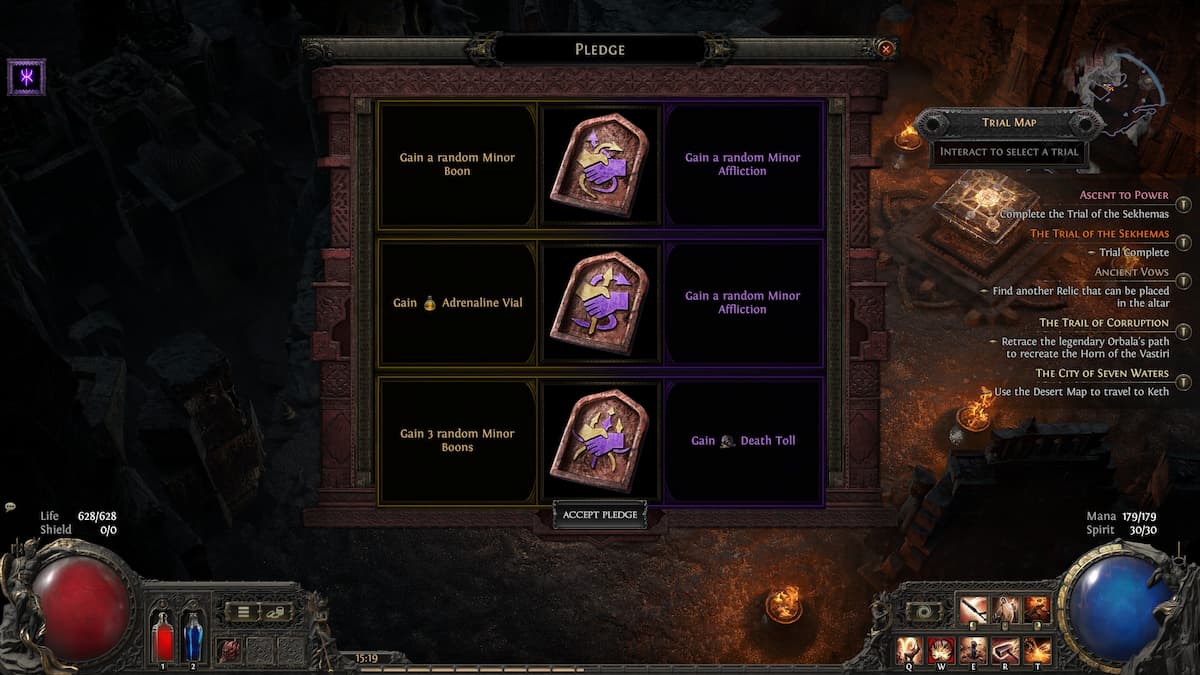Select the Ascent to Power quest entry

point(1124,195)
